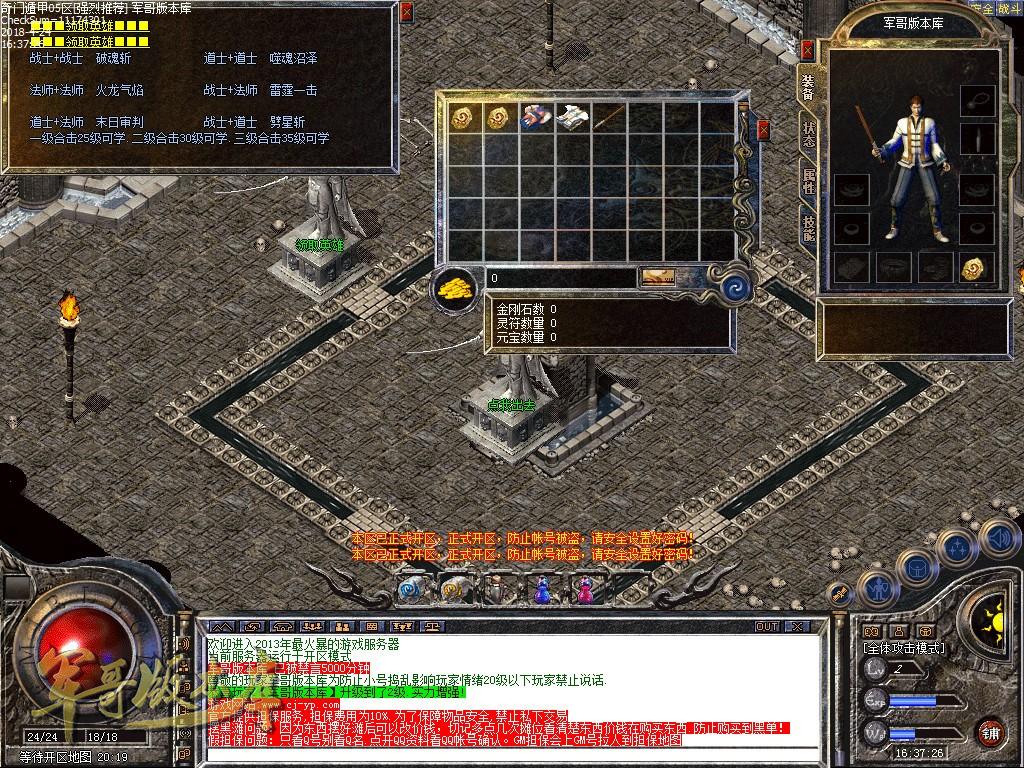Toggle the round speaker sound button
Viewport: 1024px width, 768px height.
(x=997, y=540)
